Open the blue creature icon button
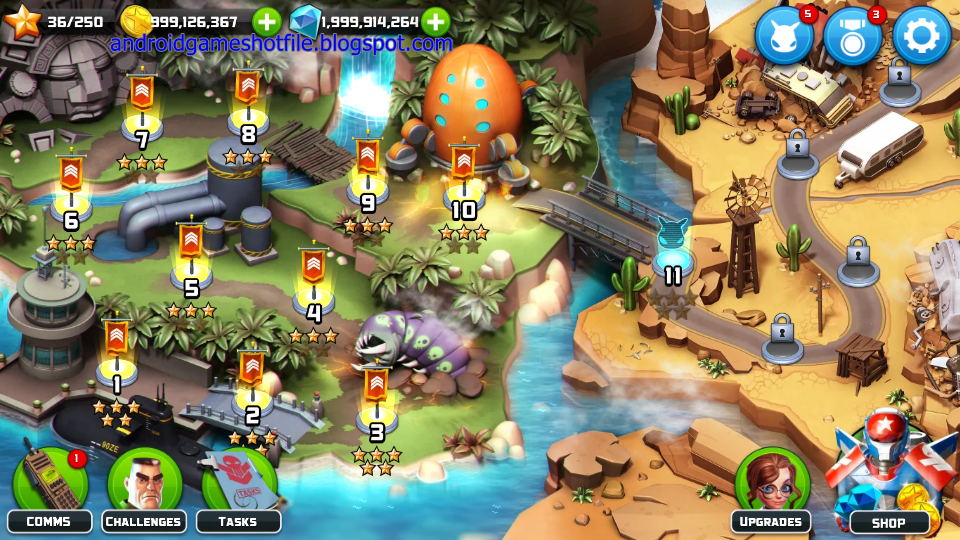The image size is (960, 540). 784,36
